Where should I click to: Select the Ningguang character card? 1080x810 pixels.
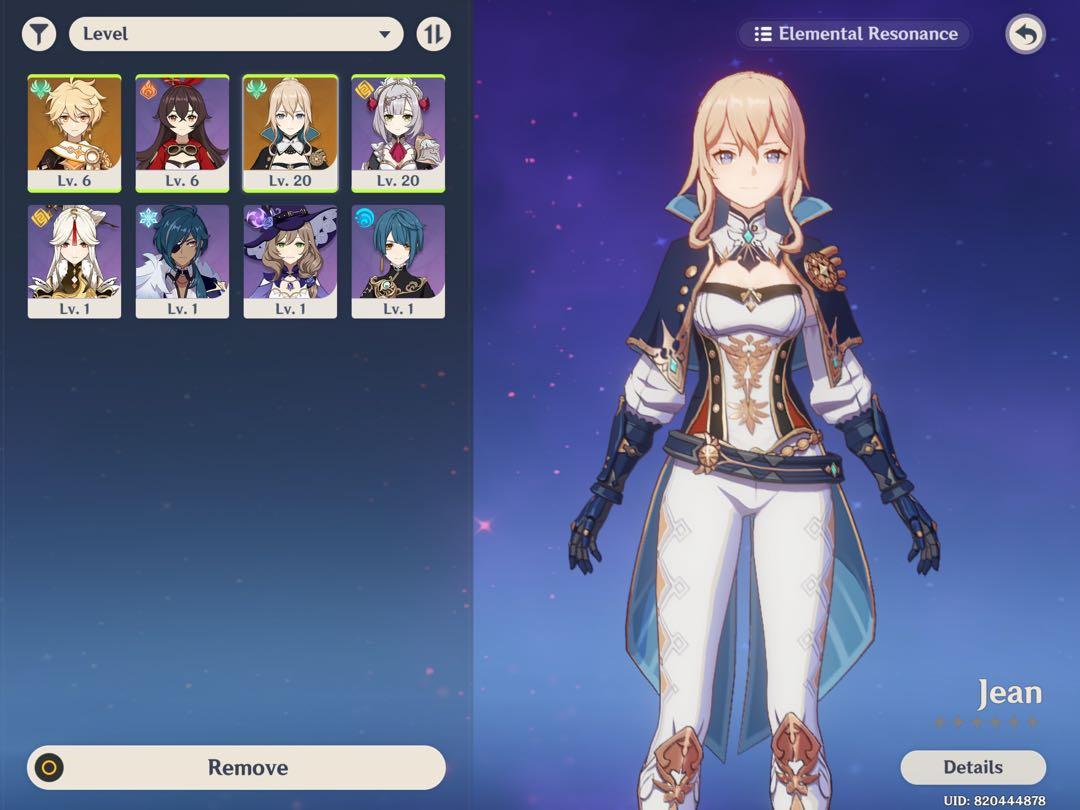74,261
